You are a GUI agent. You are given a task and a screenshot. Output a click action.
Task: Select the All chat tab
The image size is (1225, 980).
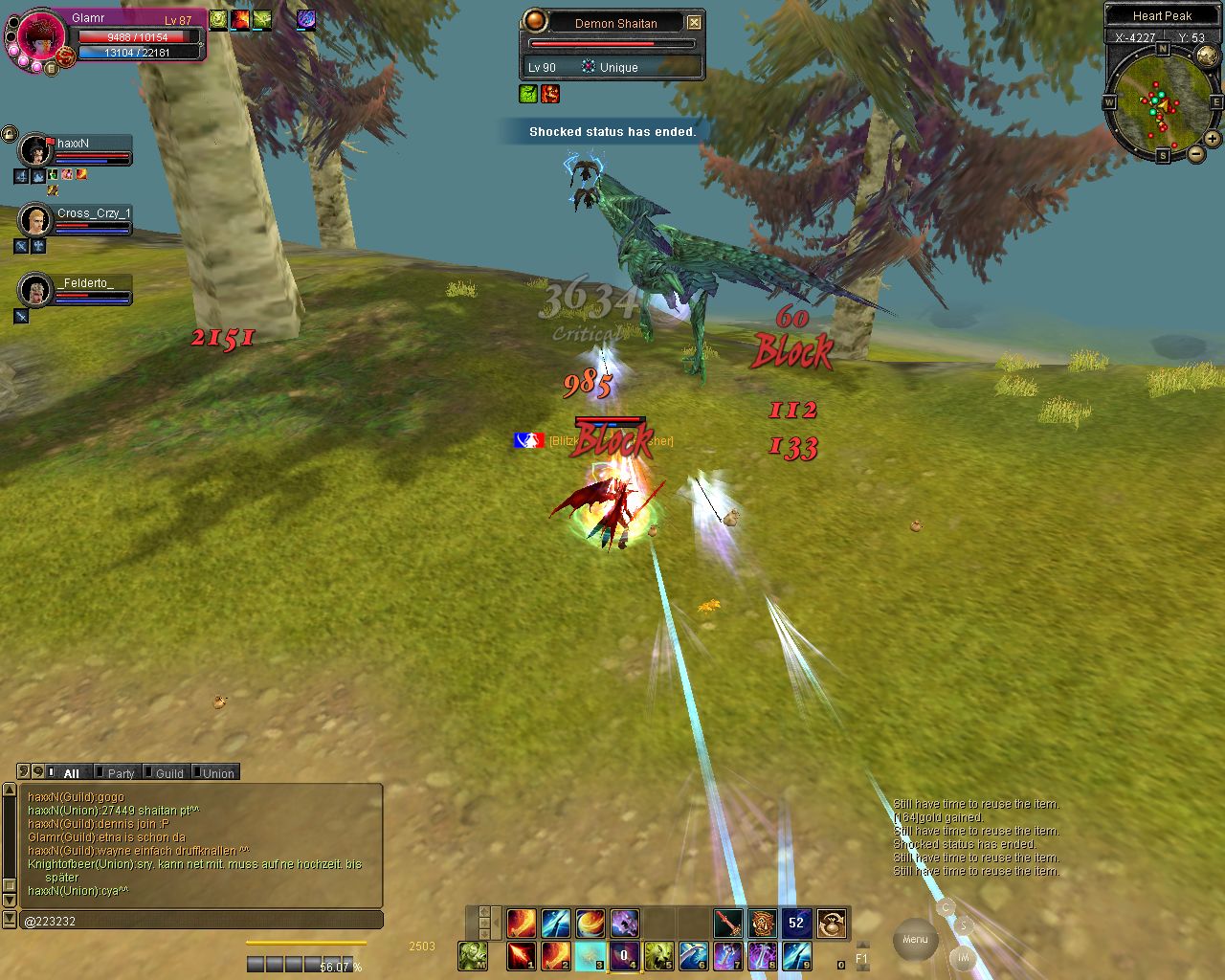point(71,773)
